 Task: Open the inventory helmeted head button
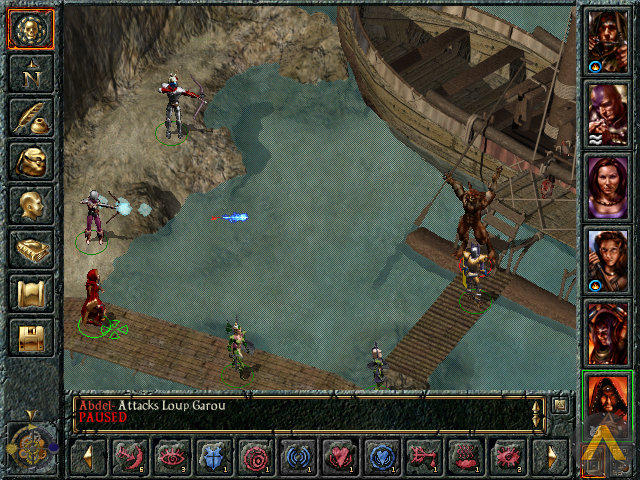click(31, 160)
